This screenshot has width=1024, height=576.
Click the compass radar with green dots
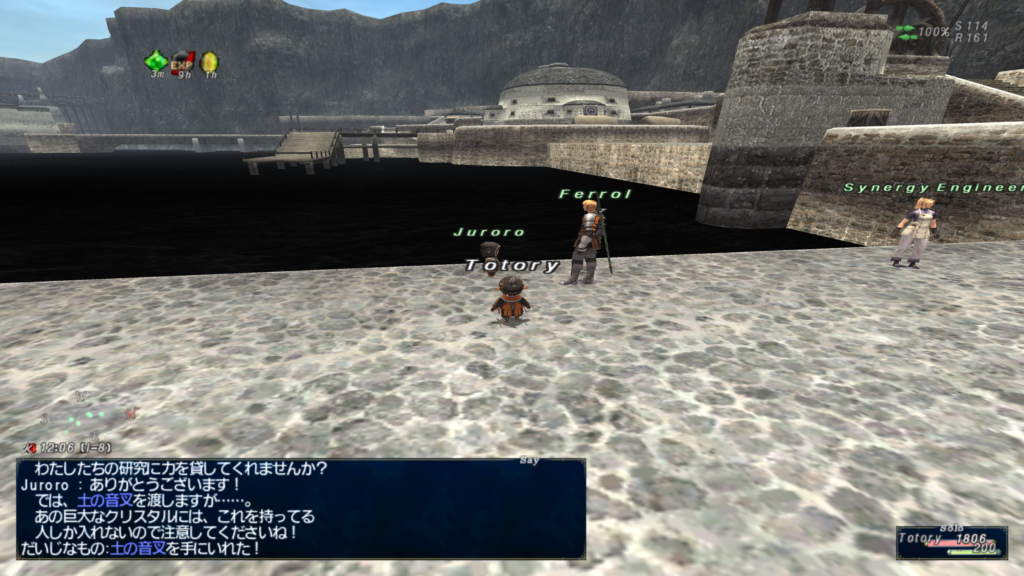point(88,411)
